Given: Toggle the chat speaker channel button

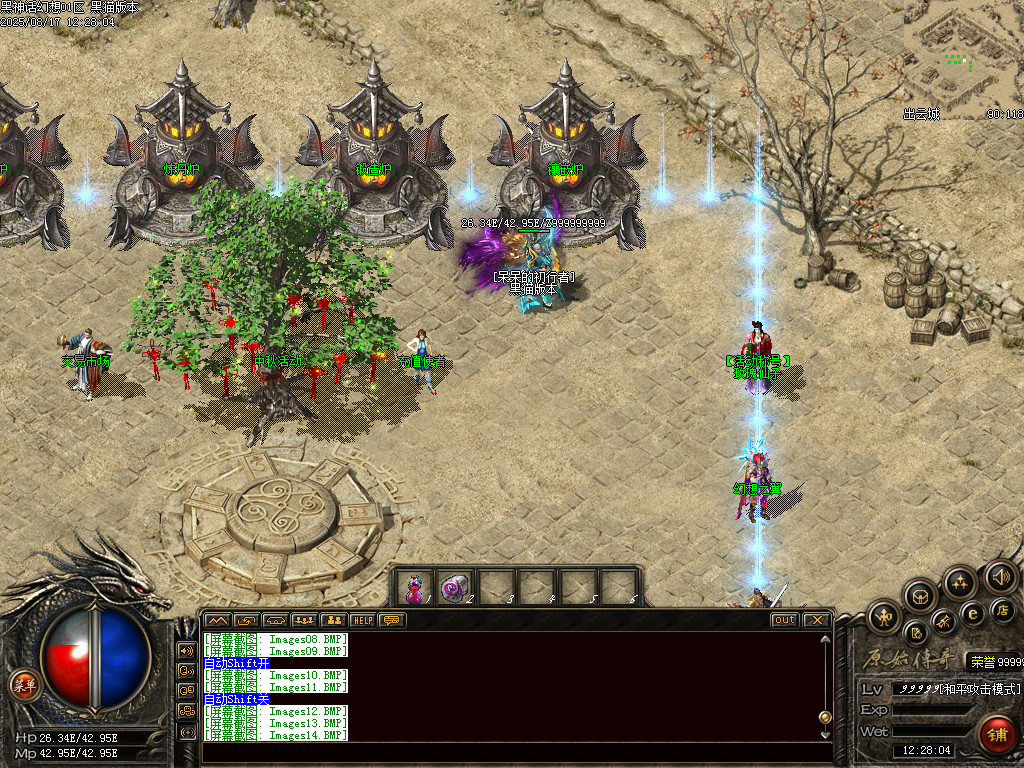Looking at the screenshot, I should [x=187, y=649].
